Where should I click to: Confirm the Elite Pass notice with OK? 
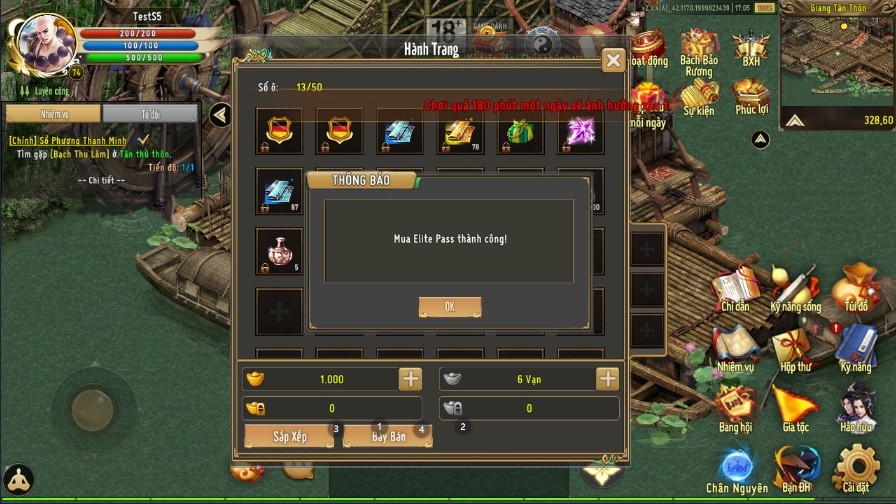[449, 307]
